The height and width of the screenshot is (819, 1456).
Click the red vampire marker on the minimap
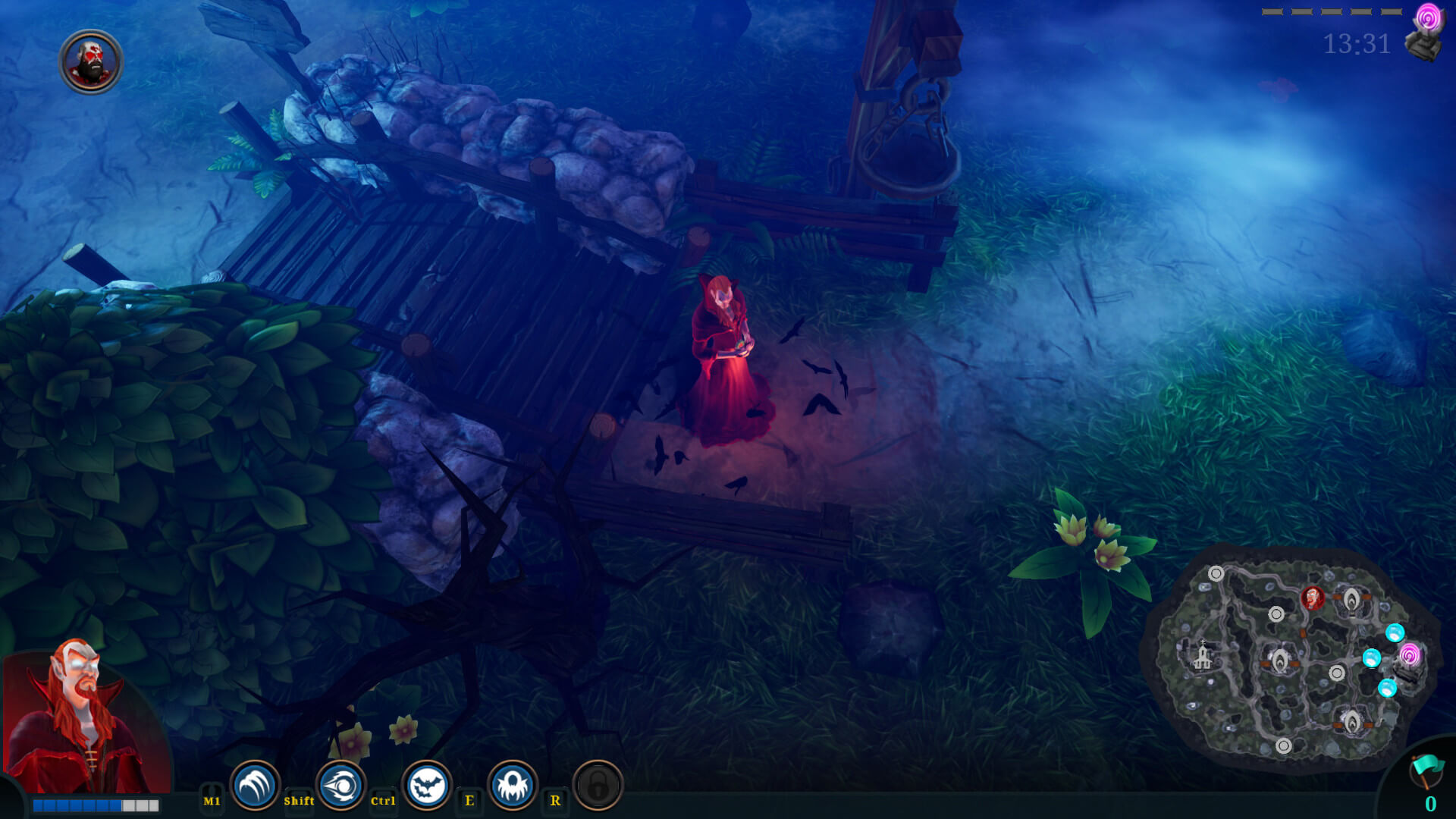[1313, 598]
